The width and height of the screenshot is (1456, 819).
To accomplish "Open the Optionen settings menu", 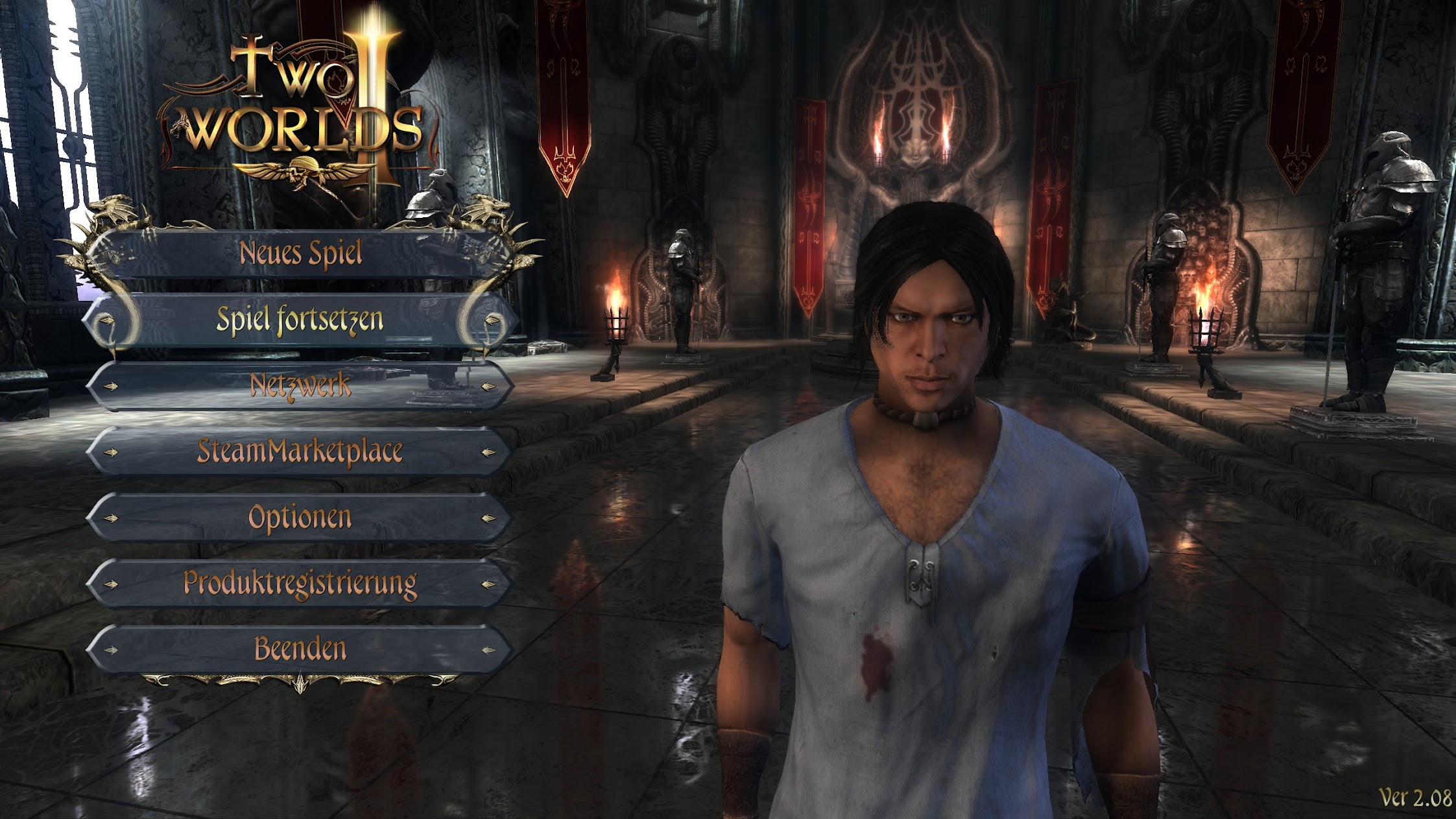I will (300, 517).
